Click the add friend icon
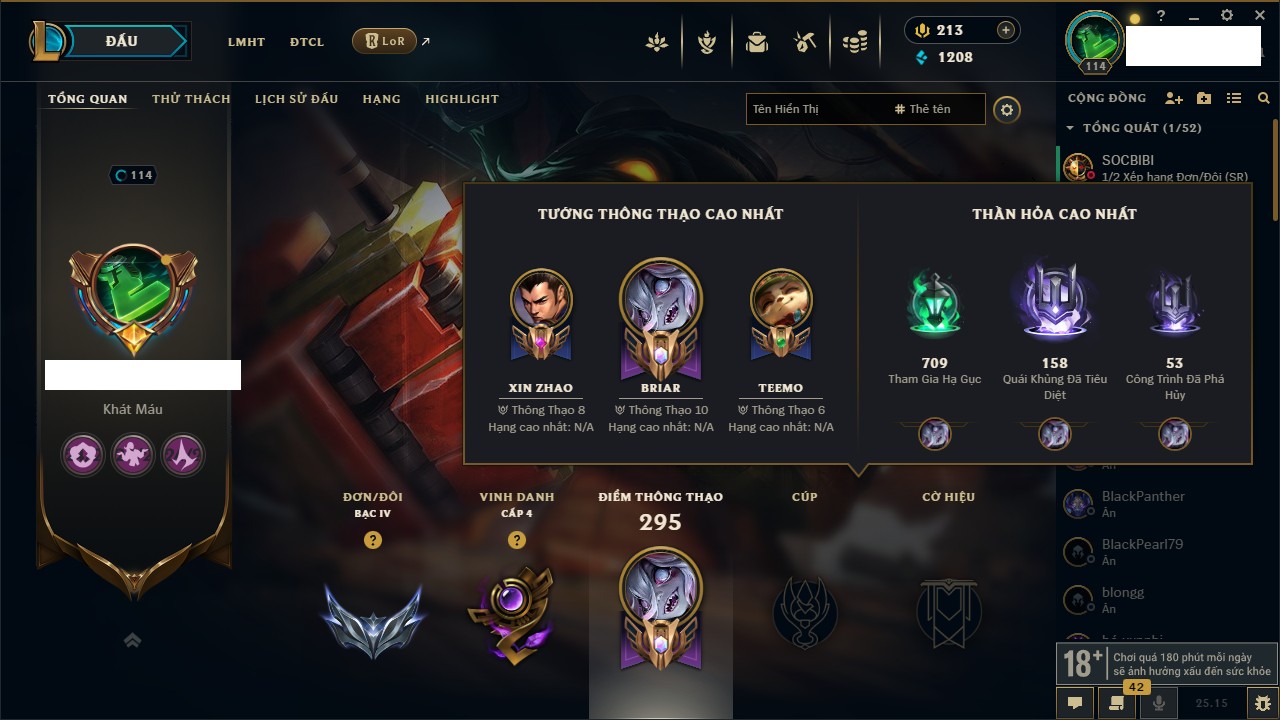1280x720 pixels. click(1174, 98)
